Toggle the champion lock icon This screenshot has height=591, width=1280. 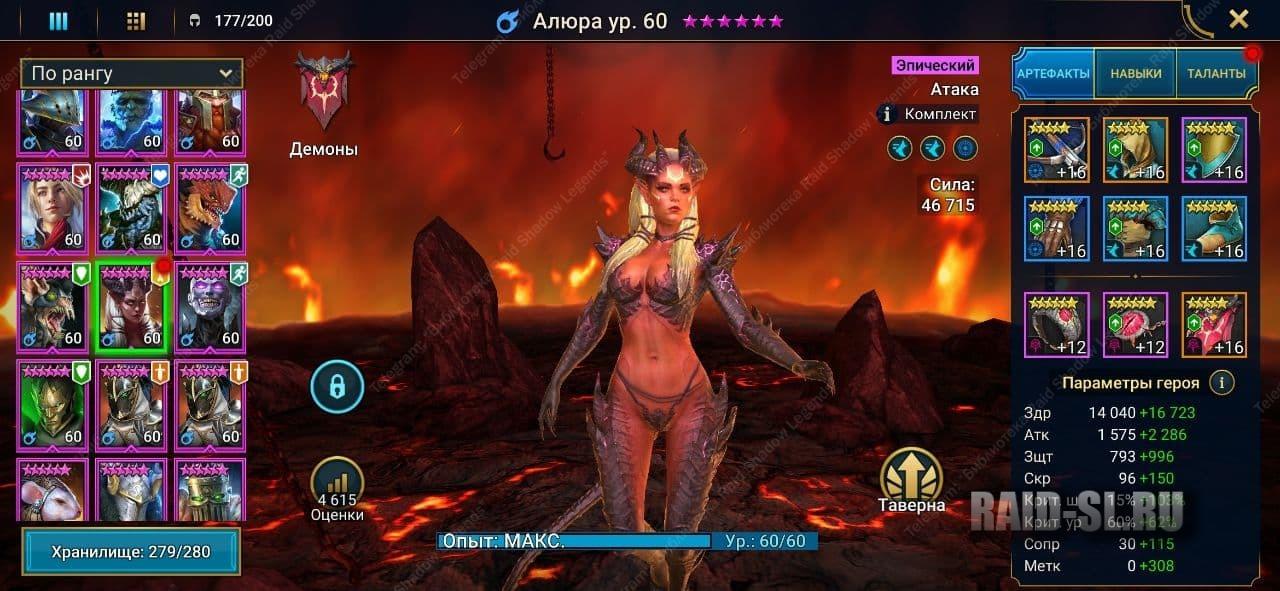point(337,387)
